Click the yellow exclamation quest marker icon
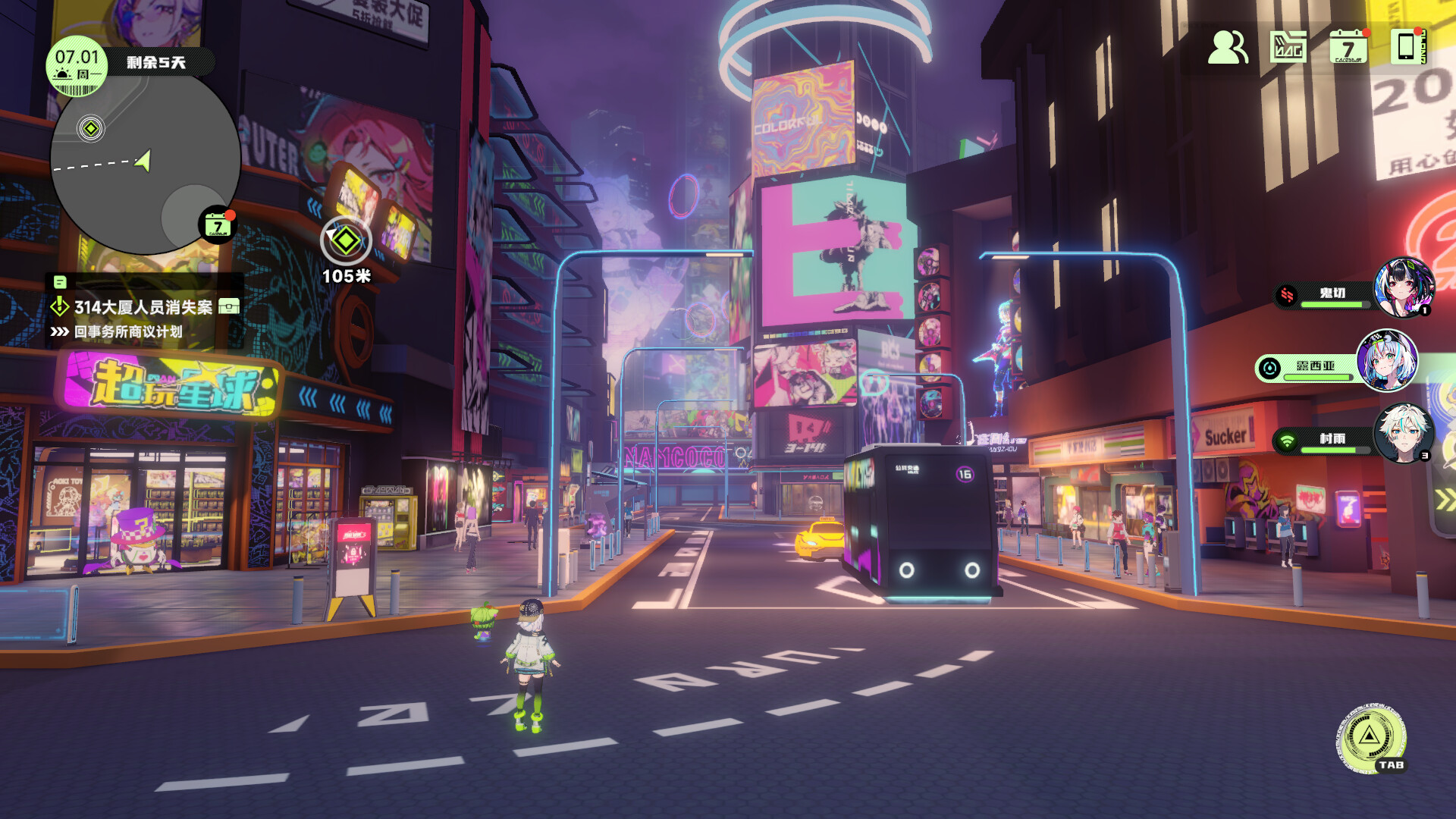1456x819 pixels. pyautogui.click(x=59, y=306)
